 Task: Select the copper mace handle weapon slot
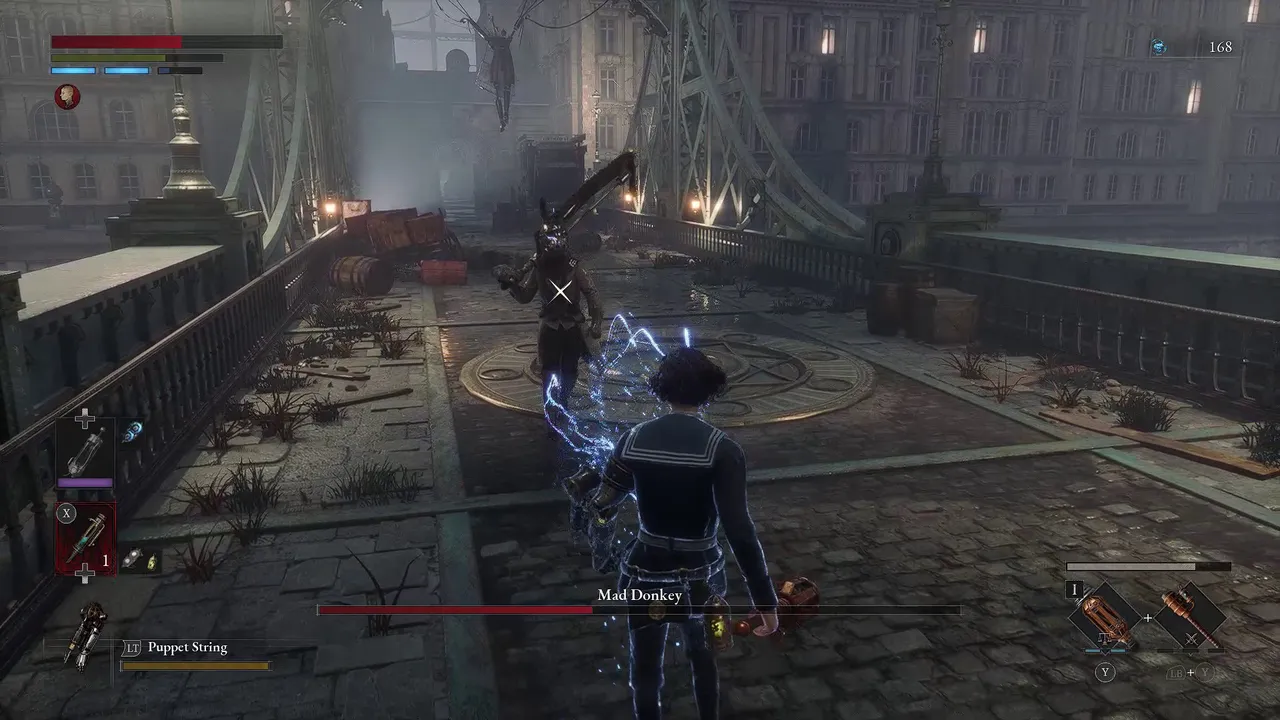1190,616
